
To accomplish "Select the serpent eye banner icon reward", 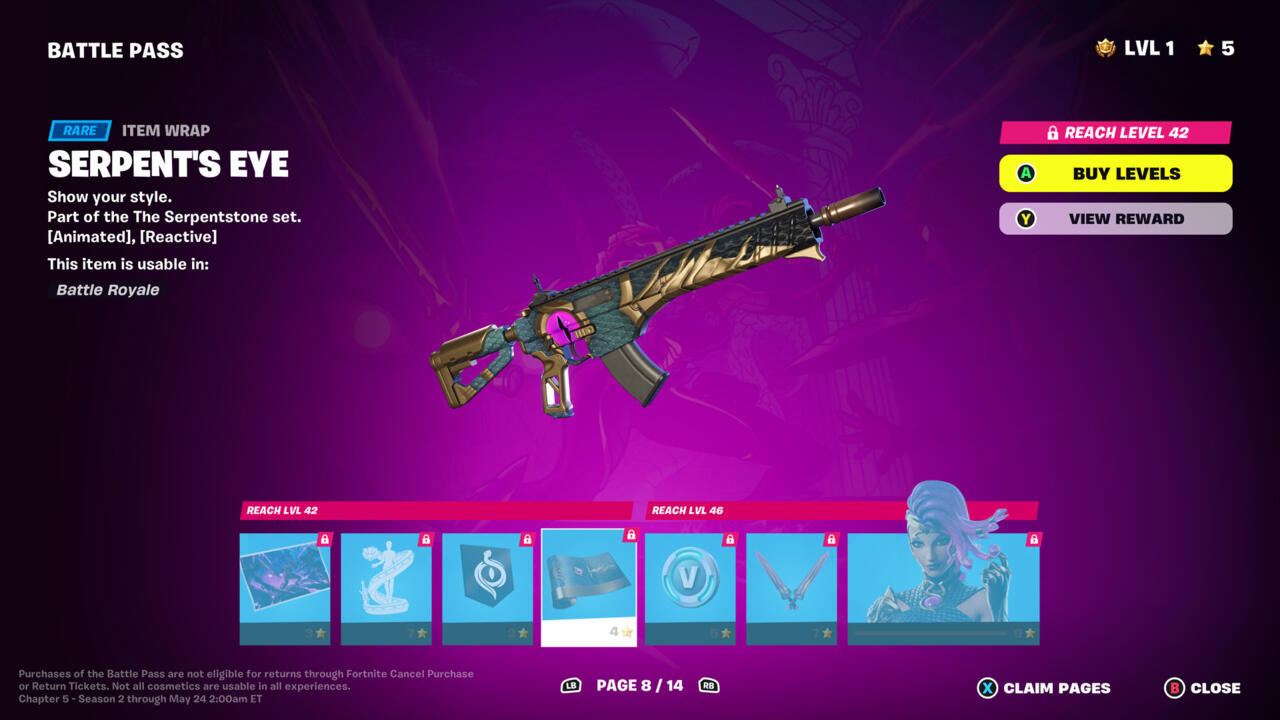I will point(487,588).
